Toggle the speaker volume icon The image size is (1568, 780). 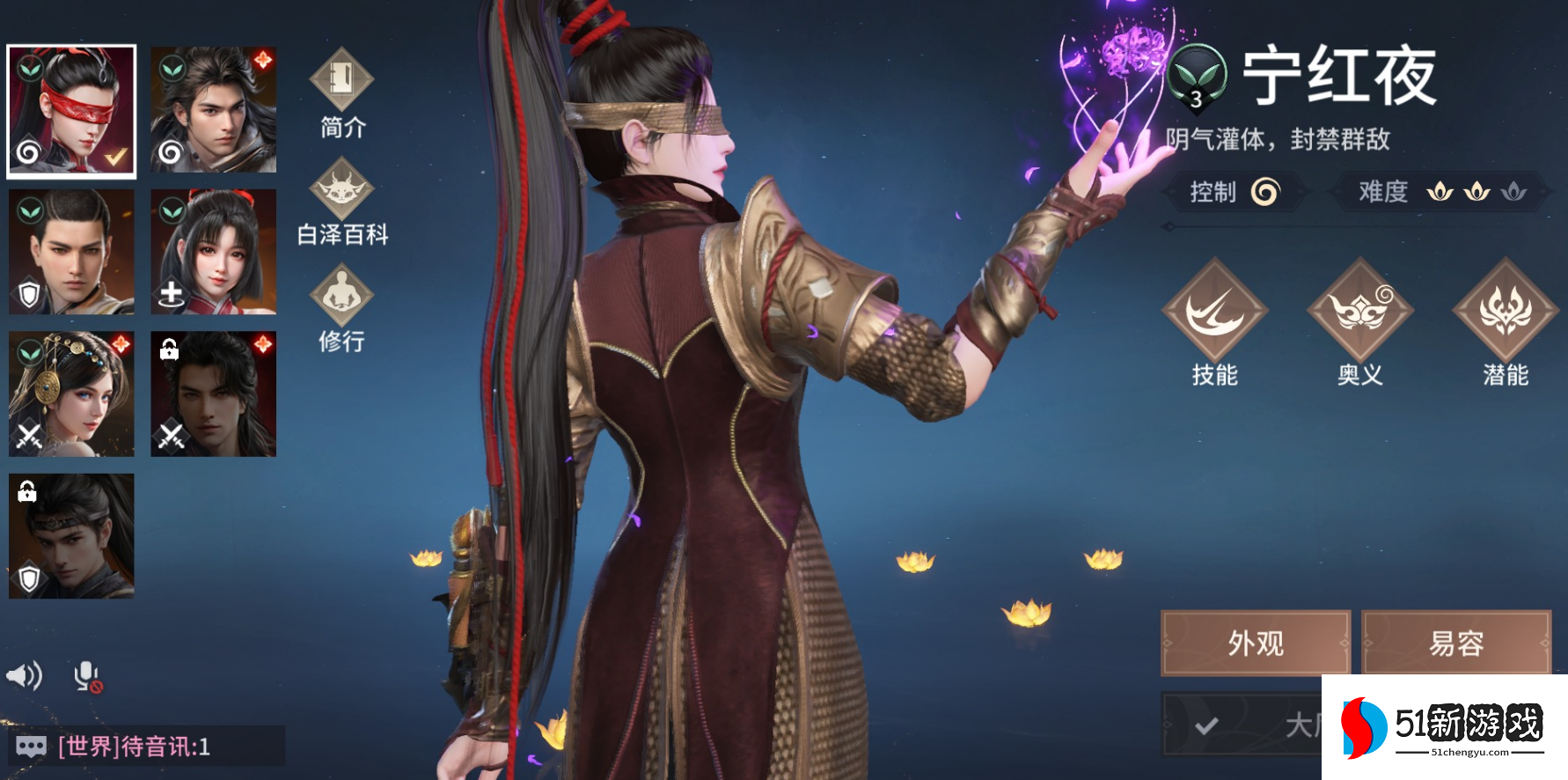point(25,676)
